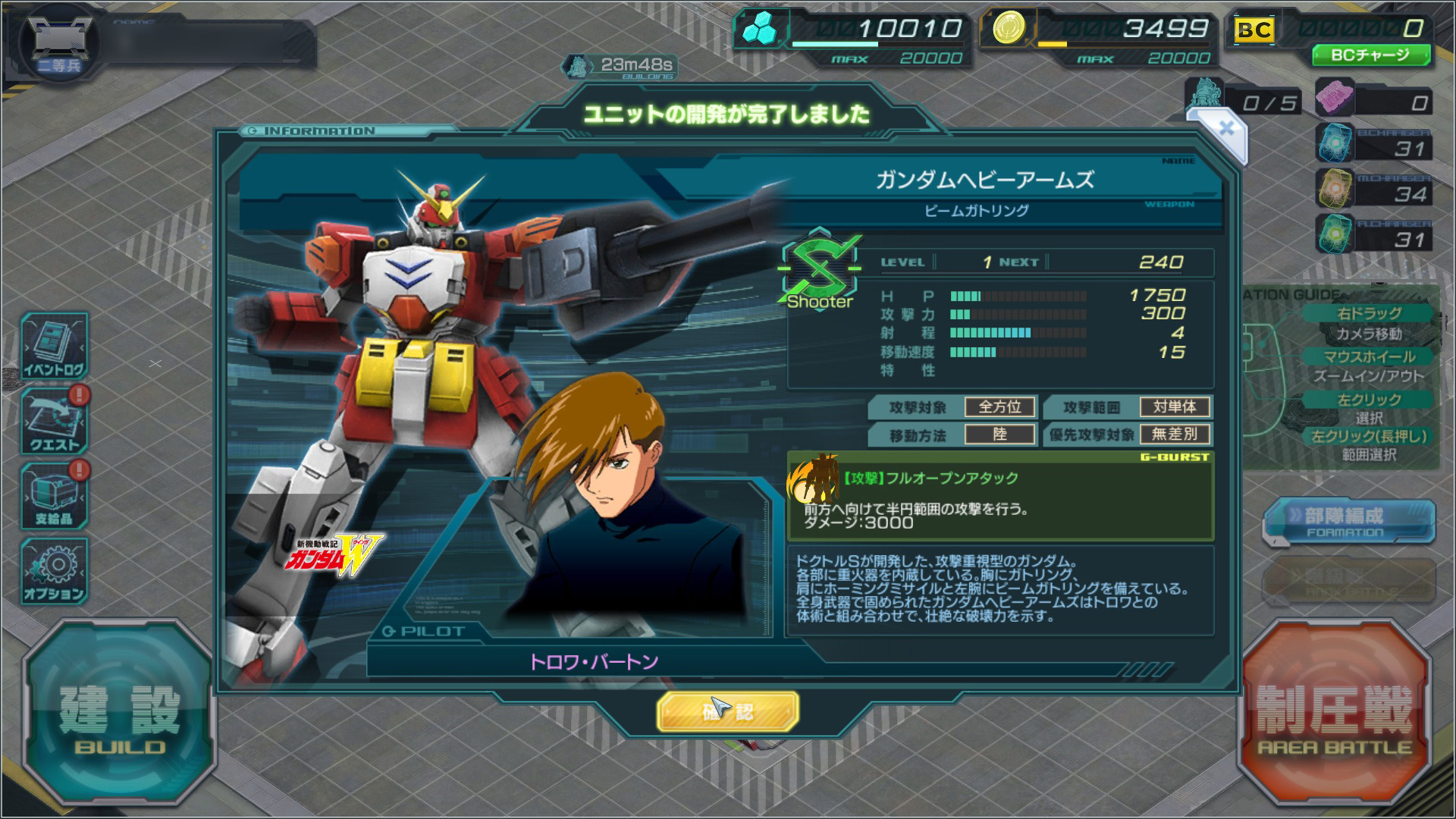Select the player rank badge 二等兵
The image size is (1456, 819).
(x=58, y=45)
